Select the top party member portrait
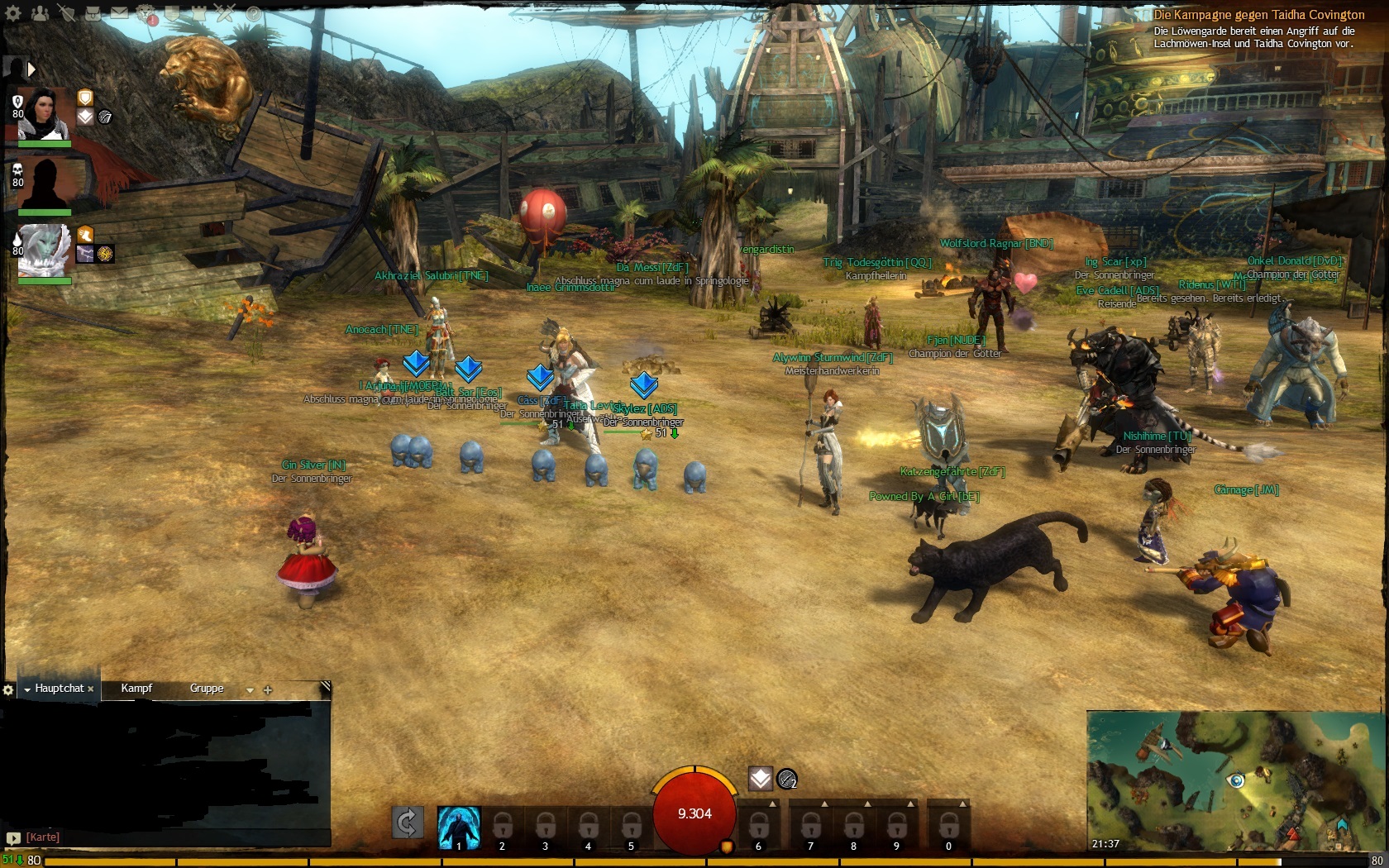 click(x=44, y=114)
